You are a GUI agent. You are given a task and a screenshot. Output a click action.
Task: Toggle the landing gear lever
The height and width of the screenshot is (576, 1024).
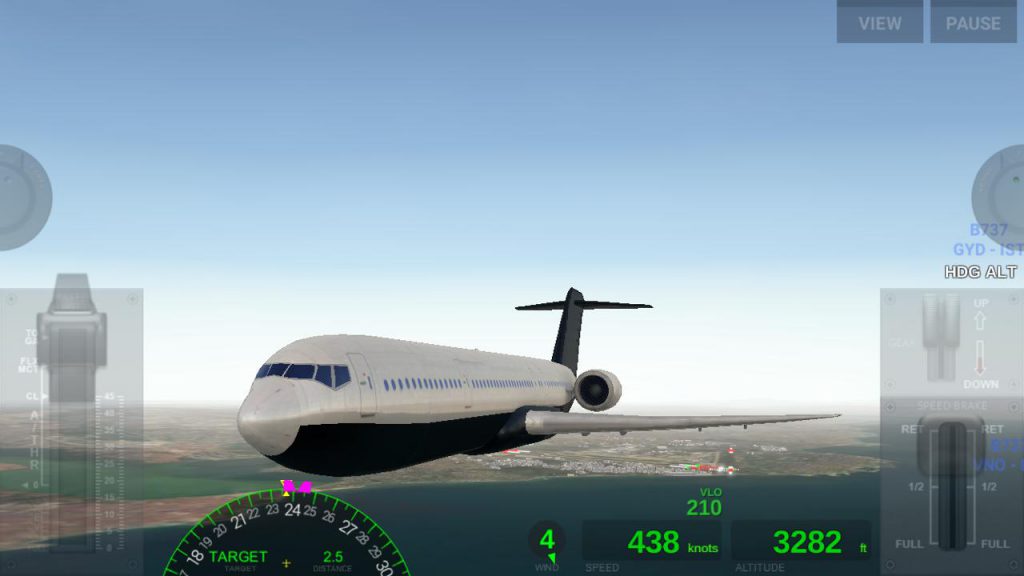coord(941,336)
